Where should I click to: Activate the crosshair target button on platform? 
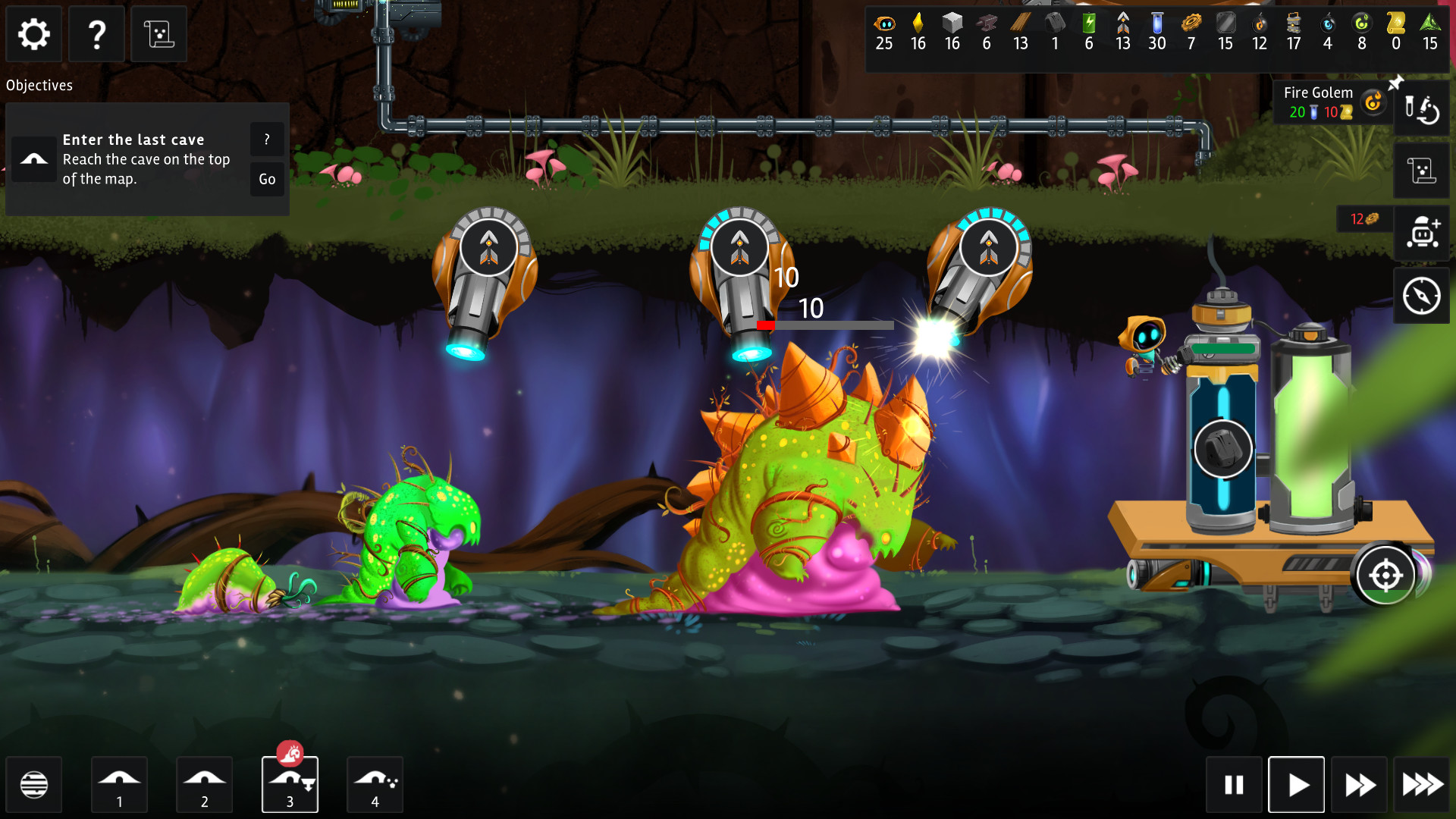pyautogui.click(x=1385, y=576)
